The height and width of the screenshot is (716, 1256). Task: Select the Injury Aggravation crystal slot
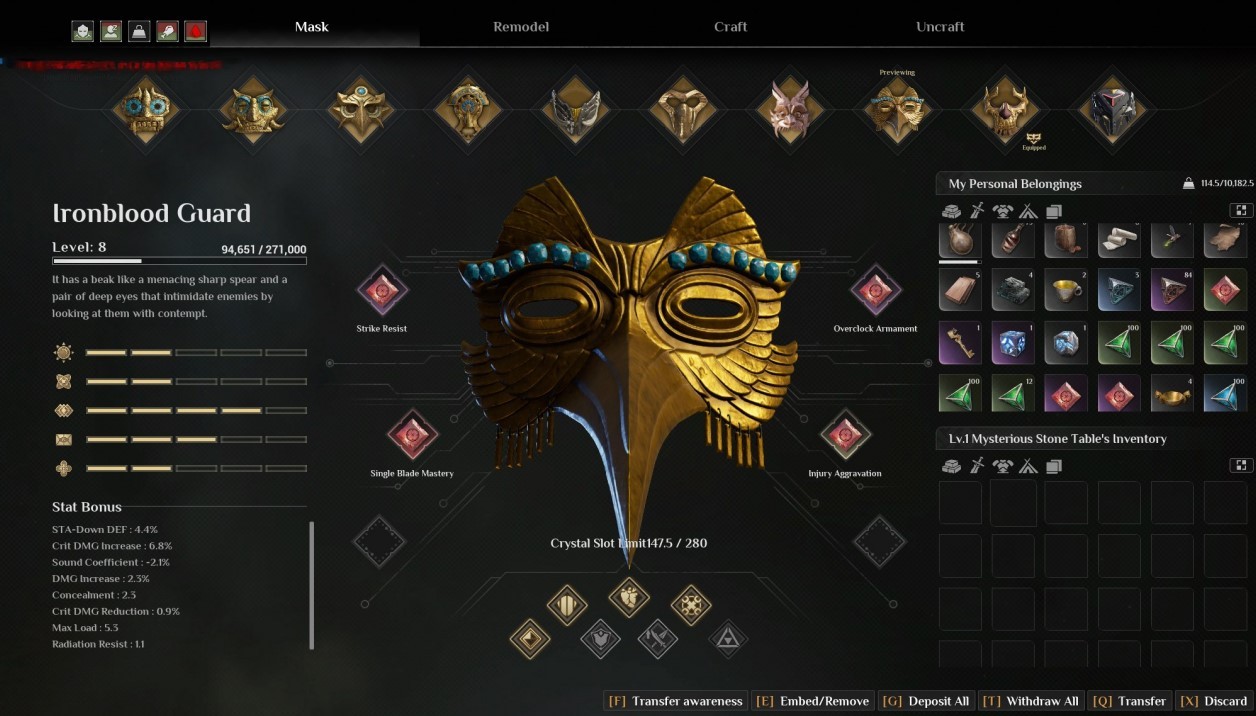click(x=845, y=436)
